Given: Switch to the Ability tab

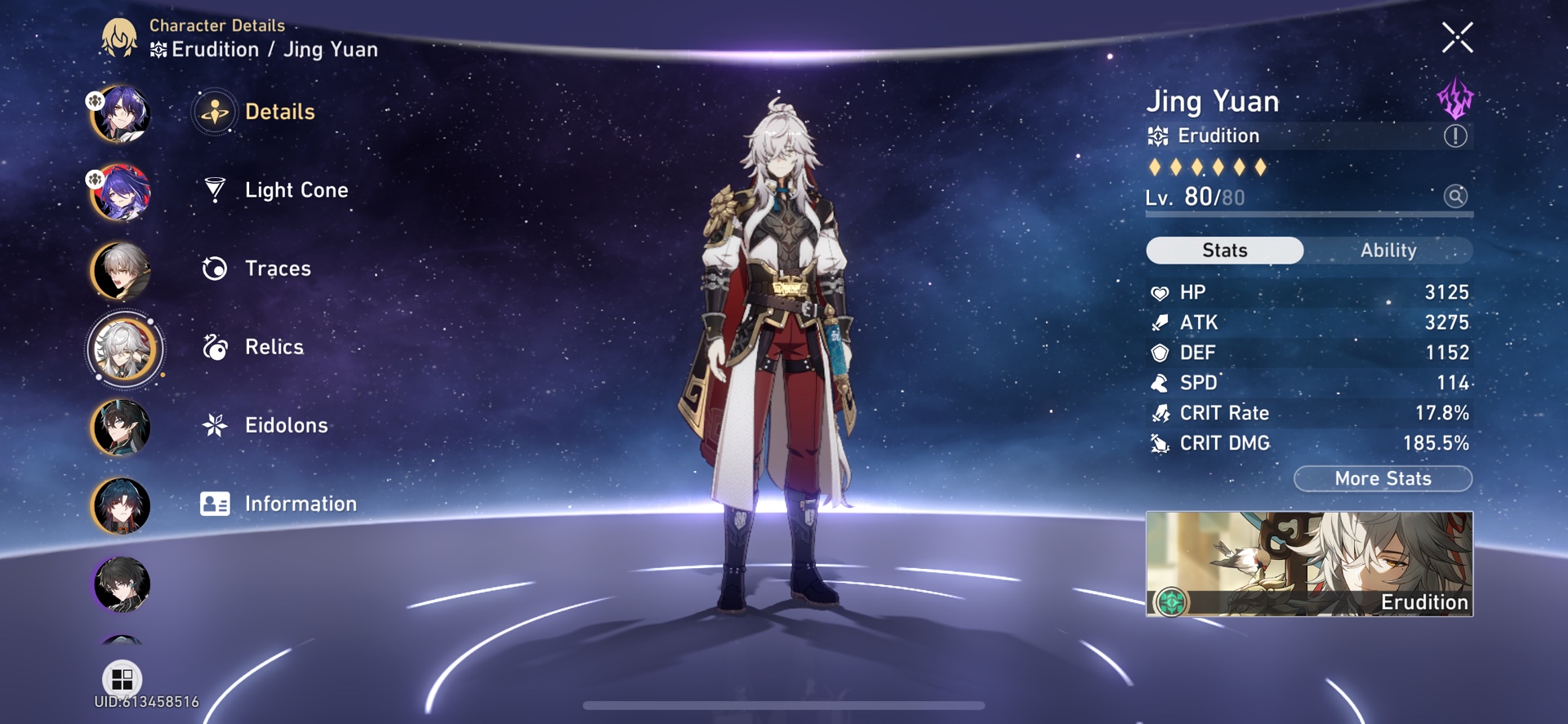Looking at the screenshot, I should click(1389, 251).
